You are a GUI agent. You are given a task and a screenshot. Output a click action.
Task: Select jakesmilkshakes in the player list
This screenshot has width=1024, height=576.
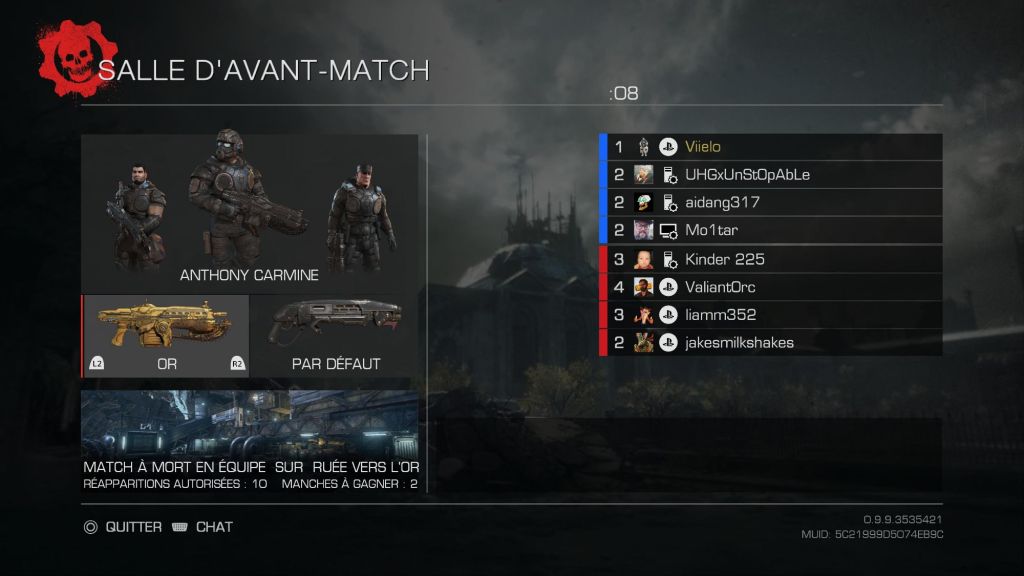[770, 343]
